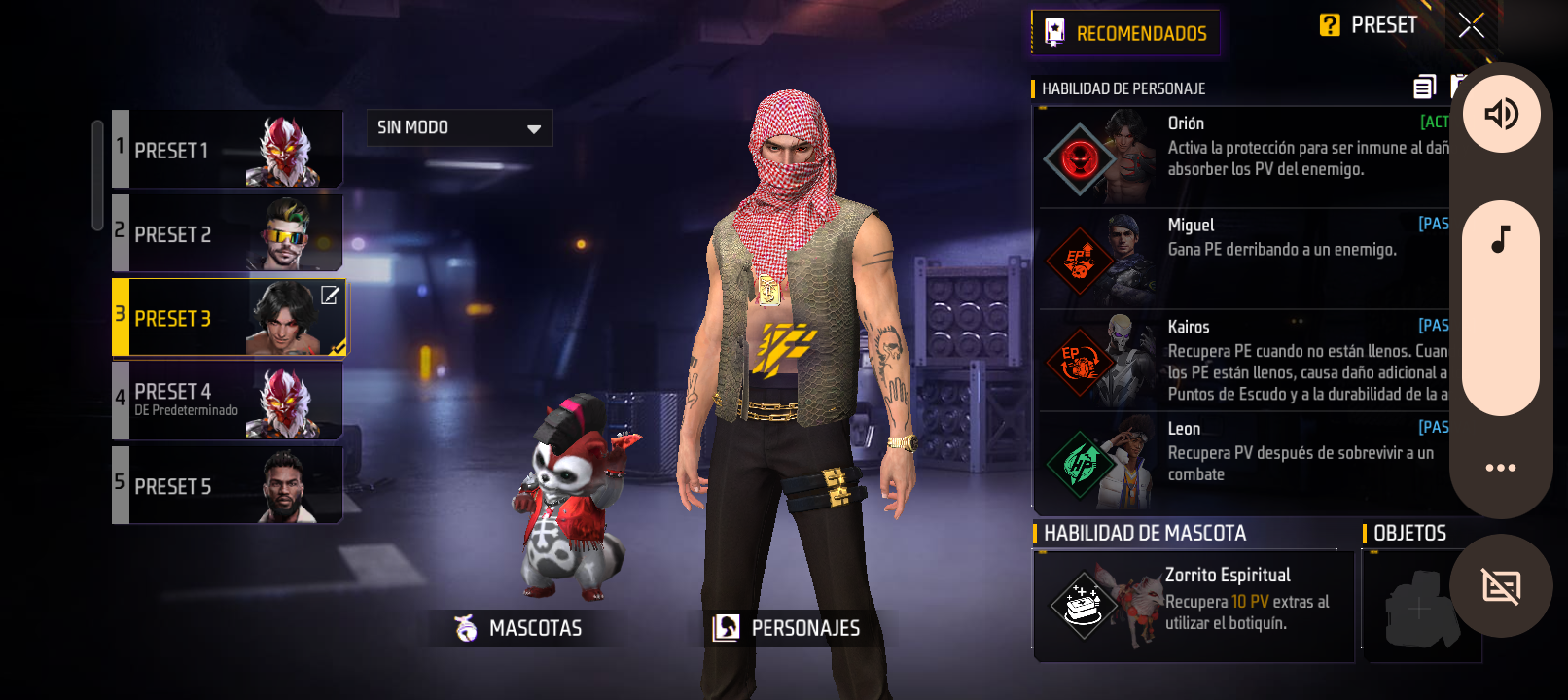Copy the character ability set
This screenshot has height=700, width=1568.
tap(1424, 87)
